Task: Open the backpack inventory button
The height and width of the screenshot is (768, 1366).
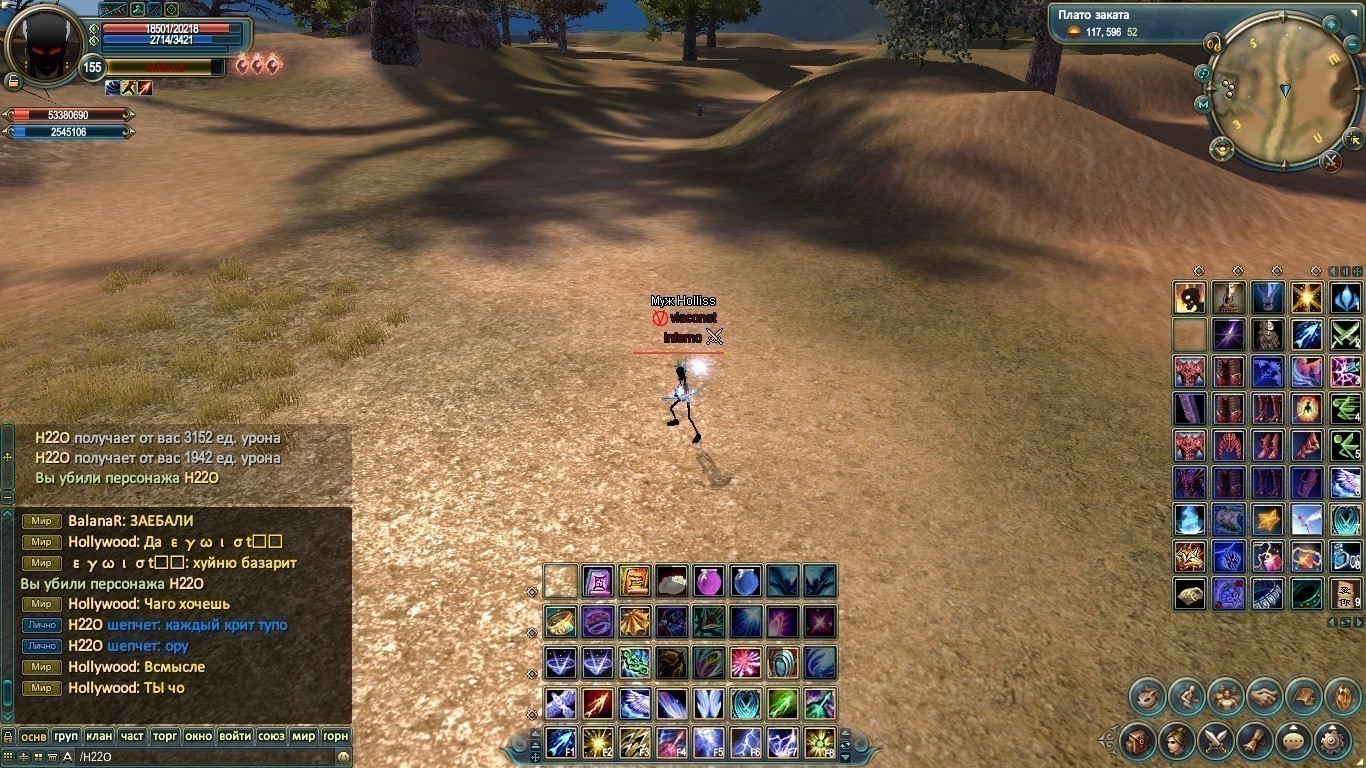Action: point(1138,741)
